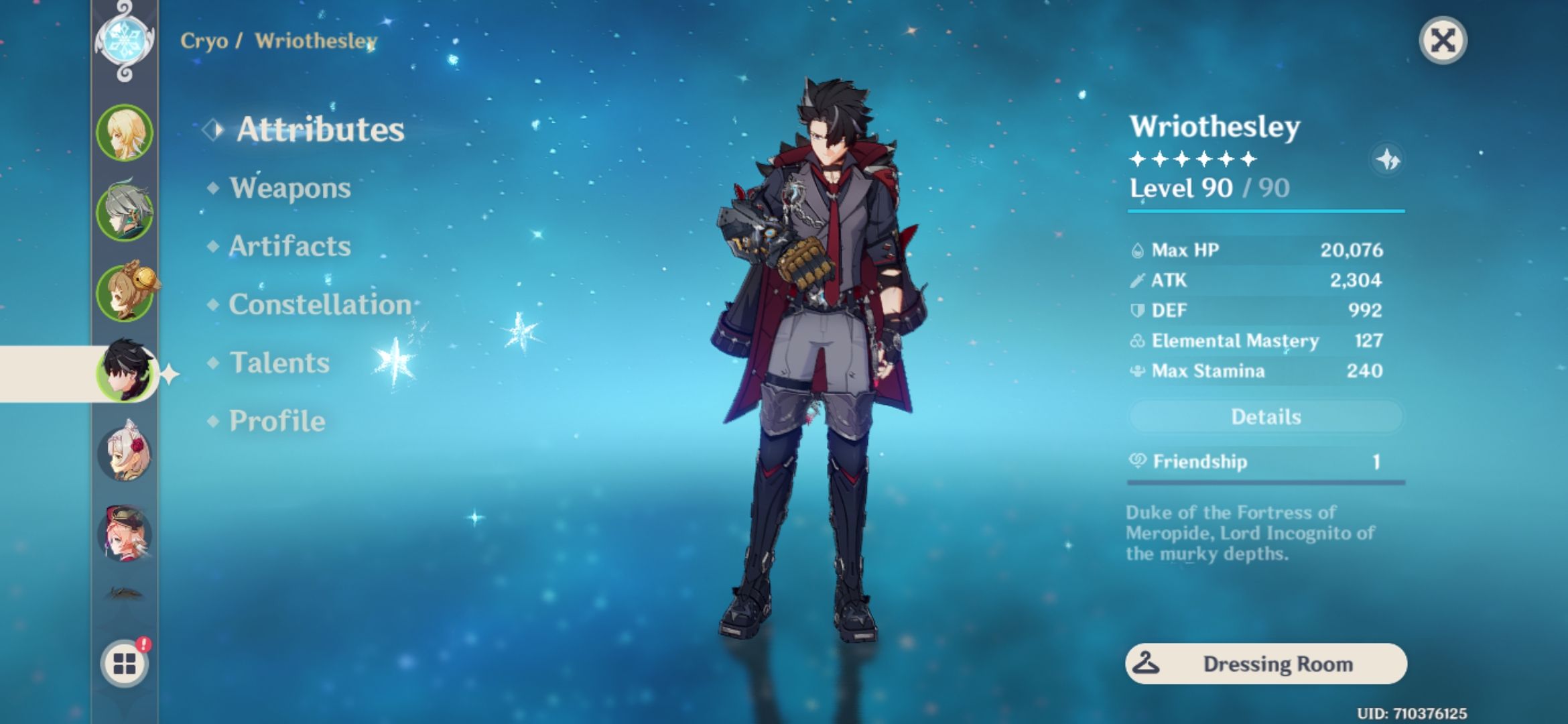Expand the Talents section

coord(278,363)
